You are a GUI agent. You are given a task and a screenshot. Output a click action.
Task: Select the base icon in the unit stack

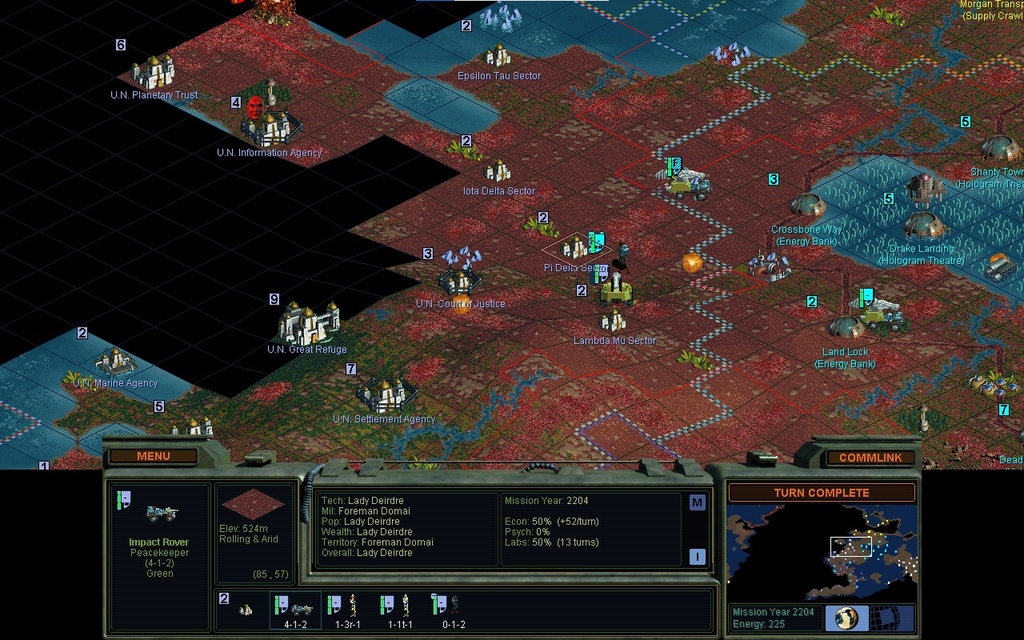click(246, 608)
